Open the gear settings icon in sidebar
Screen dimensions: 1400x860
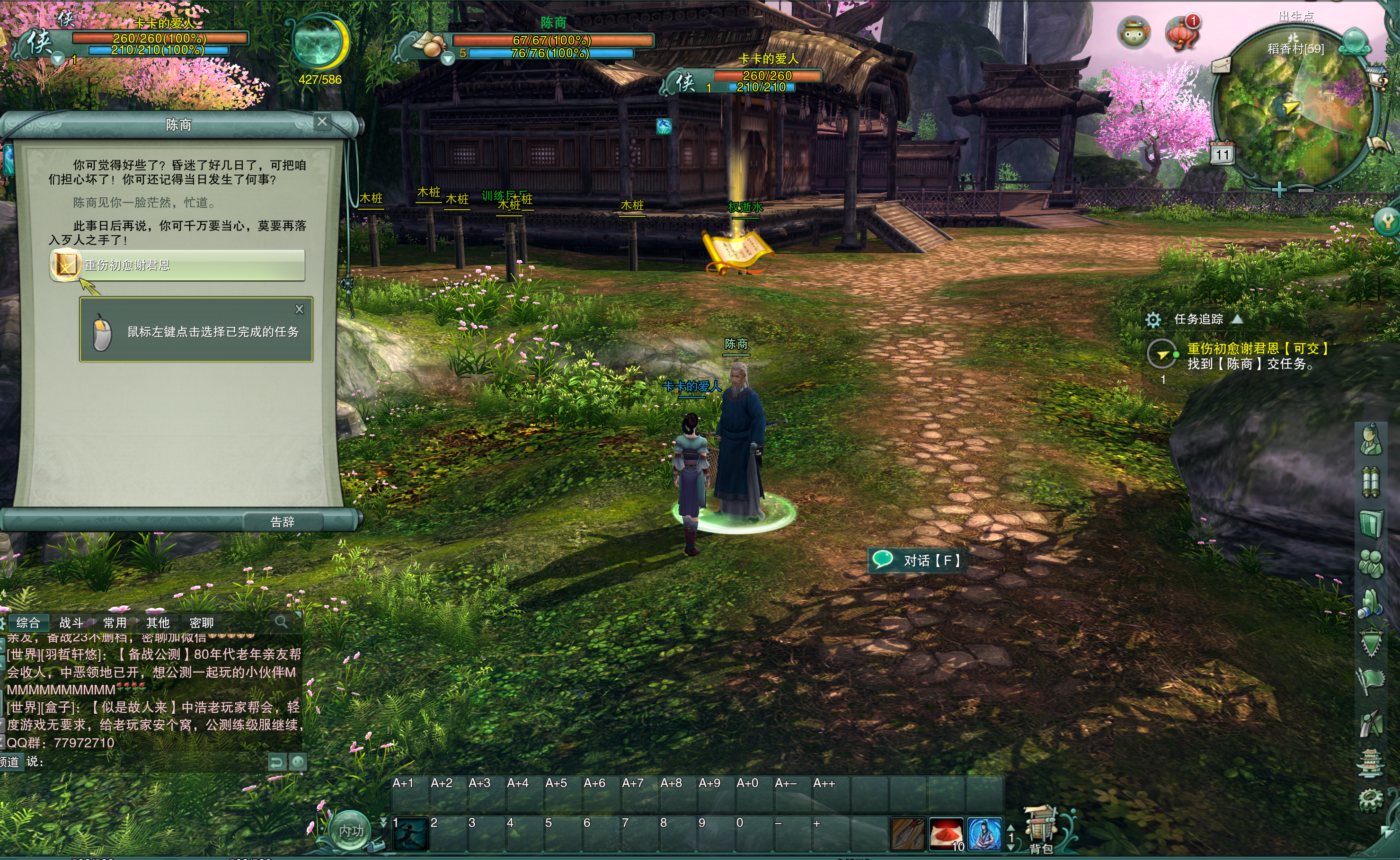1371,799
